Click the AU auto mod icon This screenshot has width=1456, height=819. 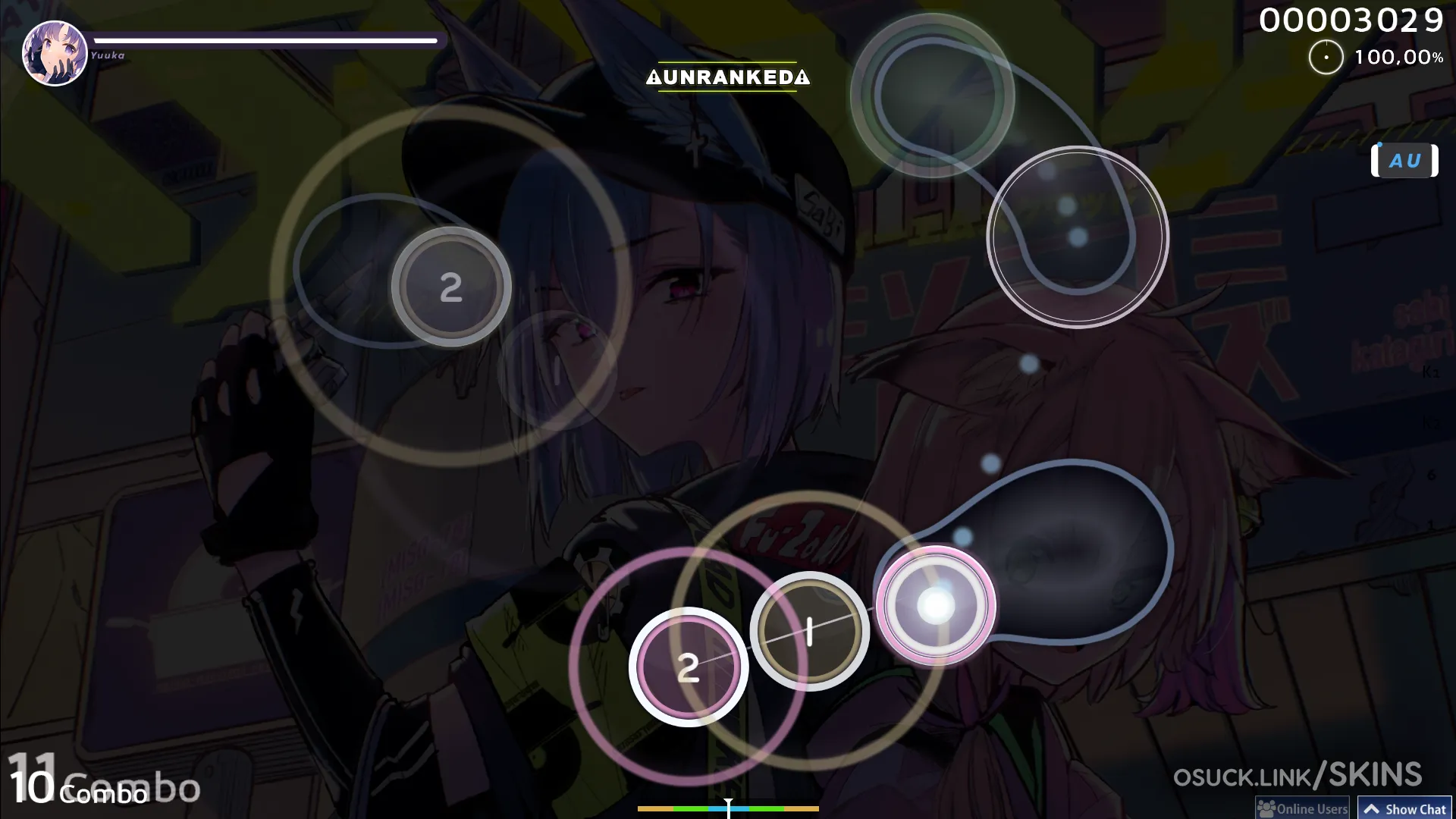1404,161
